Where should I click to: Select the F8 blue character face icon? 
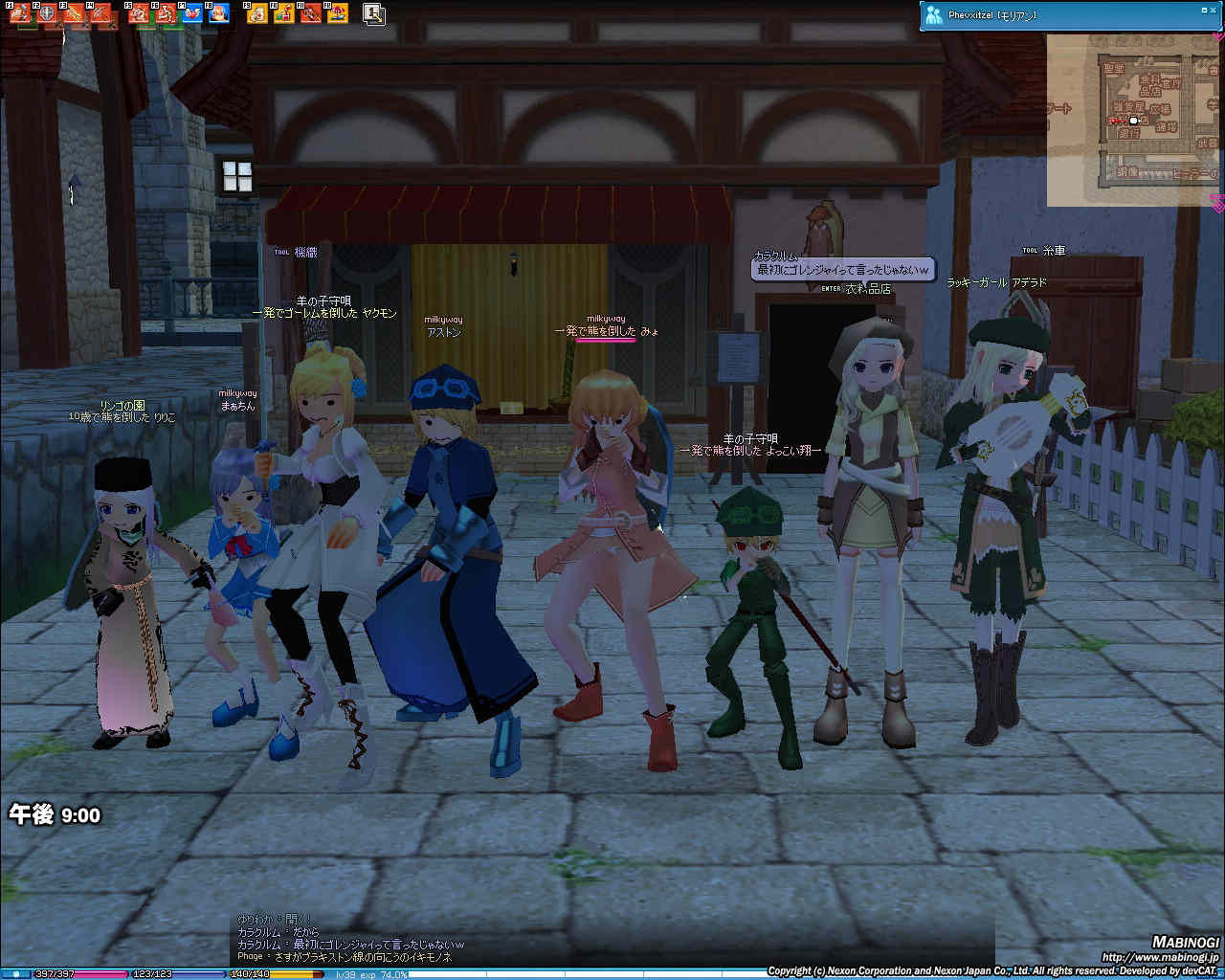pyautogui.click(x=219, y=13)
